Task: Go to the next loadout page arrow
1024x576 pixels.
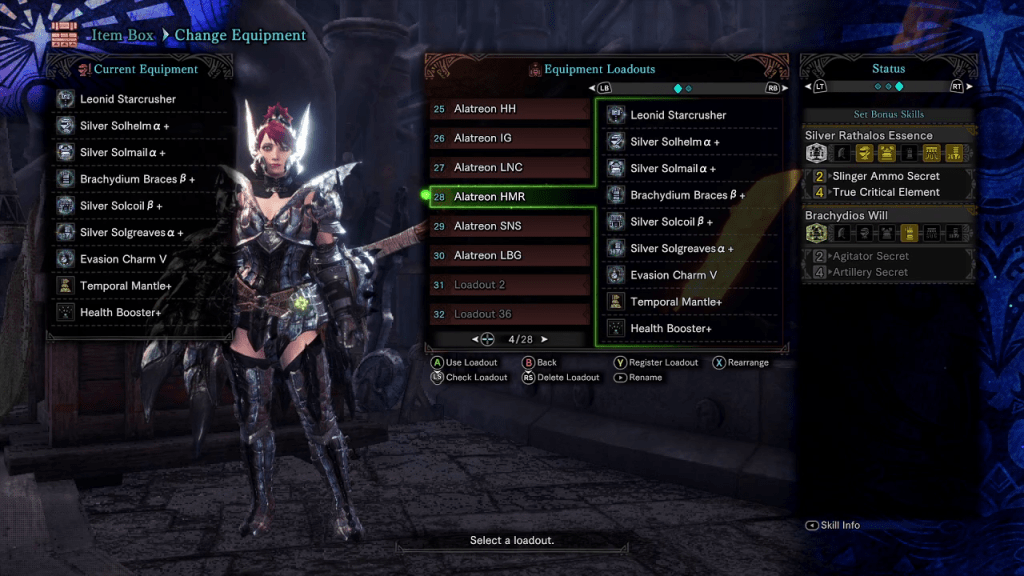Action: tap(545, 339)
